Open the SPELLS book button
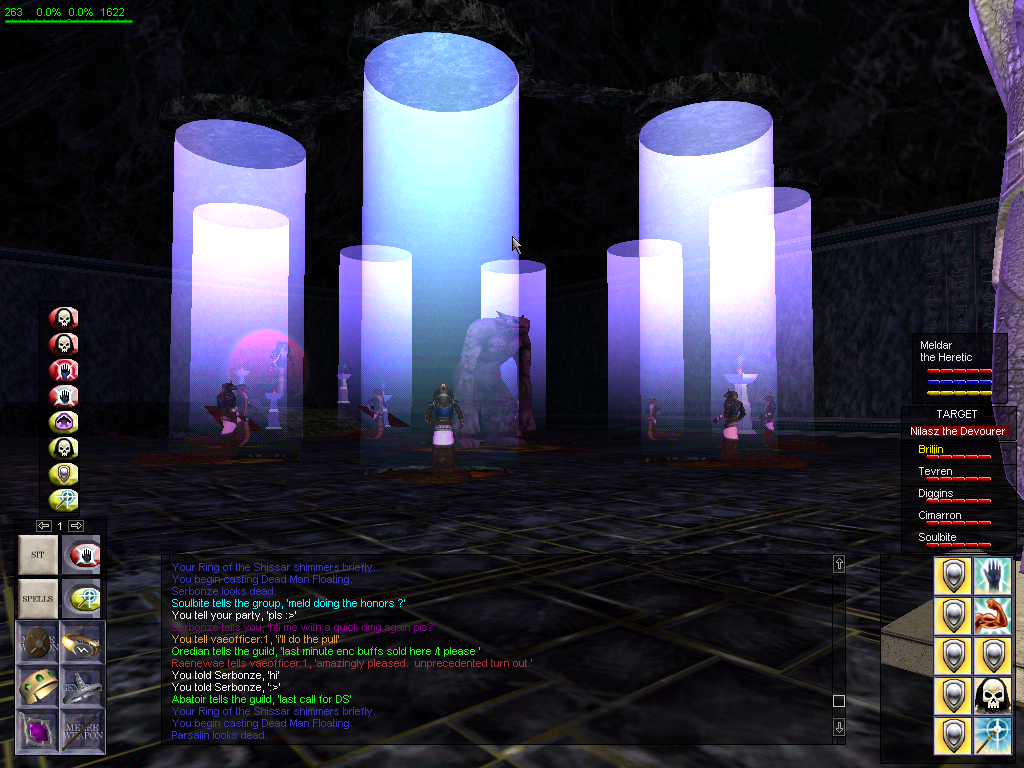Viewport: 1024px width, 768px height. [x=38, y=598]
